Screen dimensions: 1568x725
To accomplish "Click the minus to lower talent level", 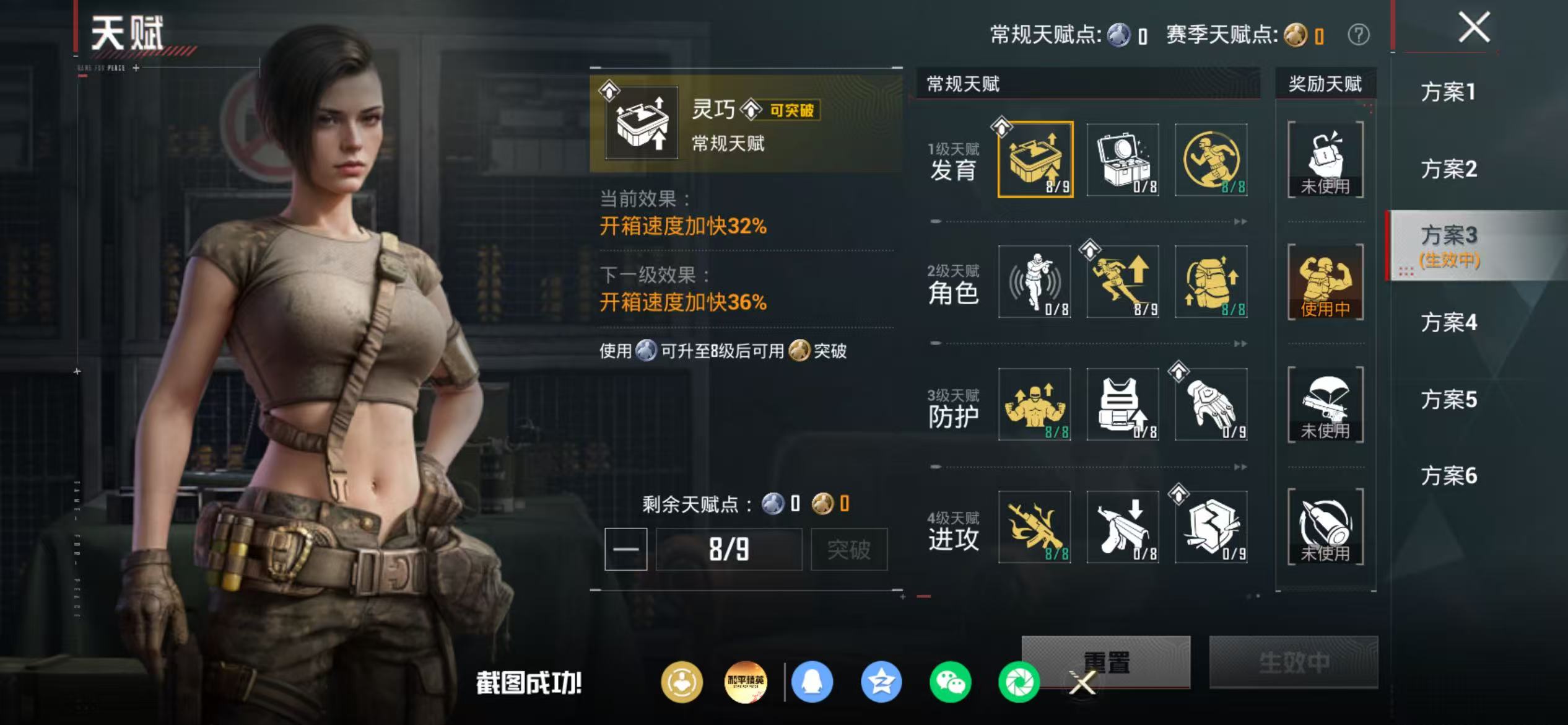I will [625, 549].
